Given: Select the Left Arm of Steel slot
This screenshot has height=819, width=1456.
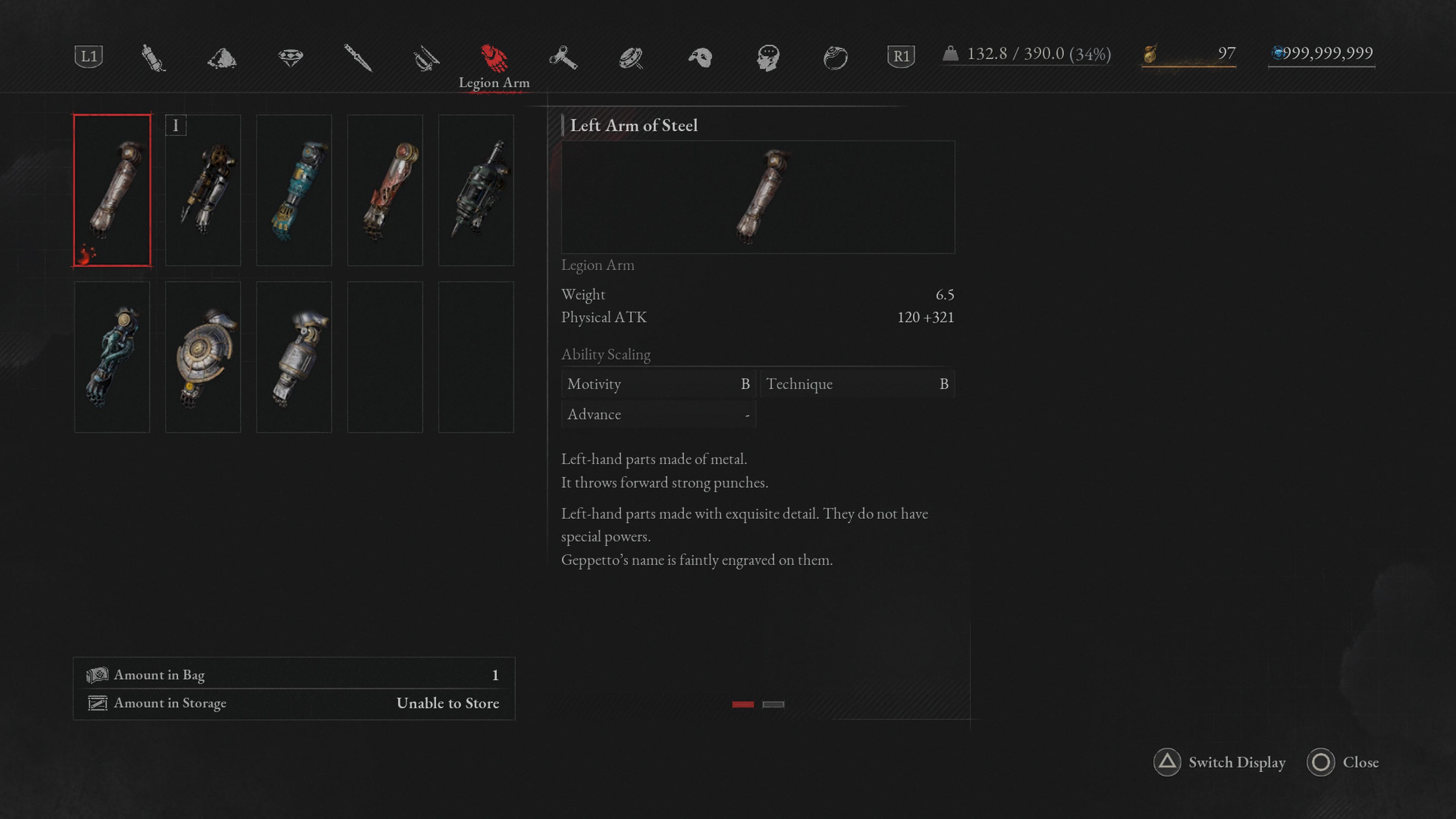Looking at the screenshot, I should [x=112, y=190].
